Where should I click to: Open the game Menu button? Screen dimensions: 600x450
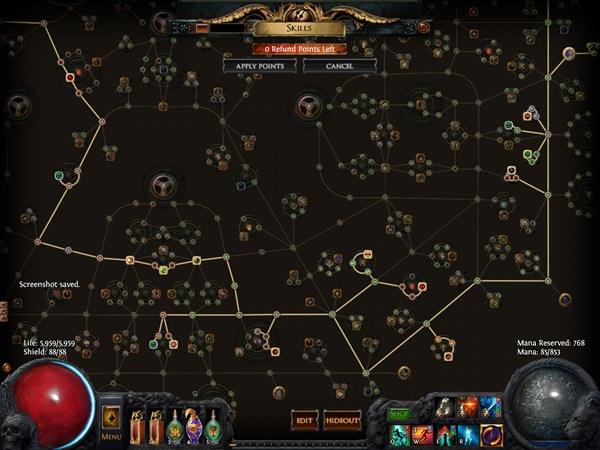coord(111,421)
